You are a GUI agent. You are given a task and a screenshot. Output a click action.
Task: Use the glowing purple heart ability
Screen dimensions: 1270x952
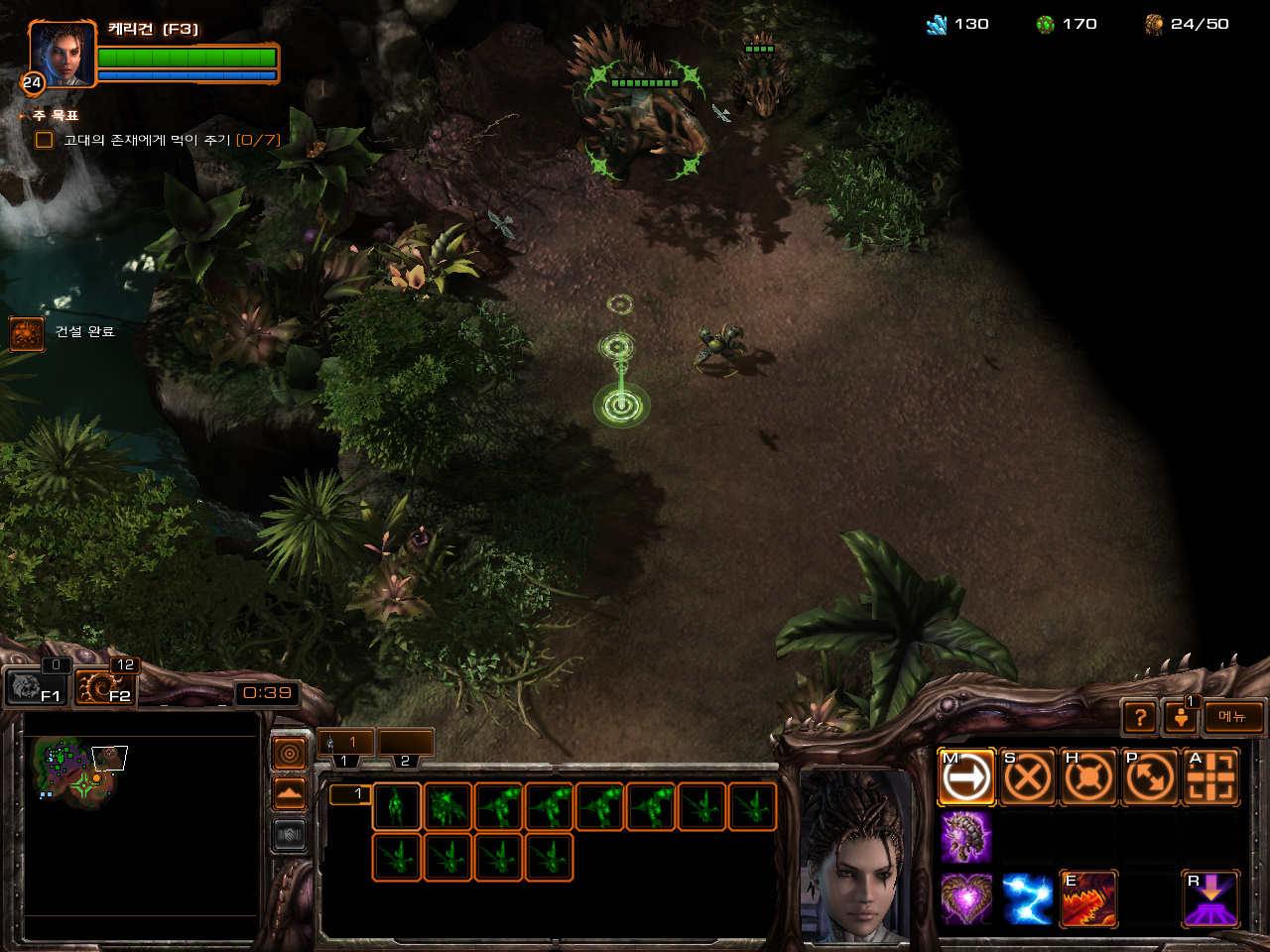965,898
